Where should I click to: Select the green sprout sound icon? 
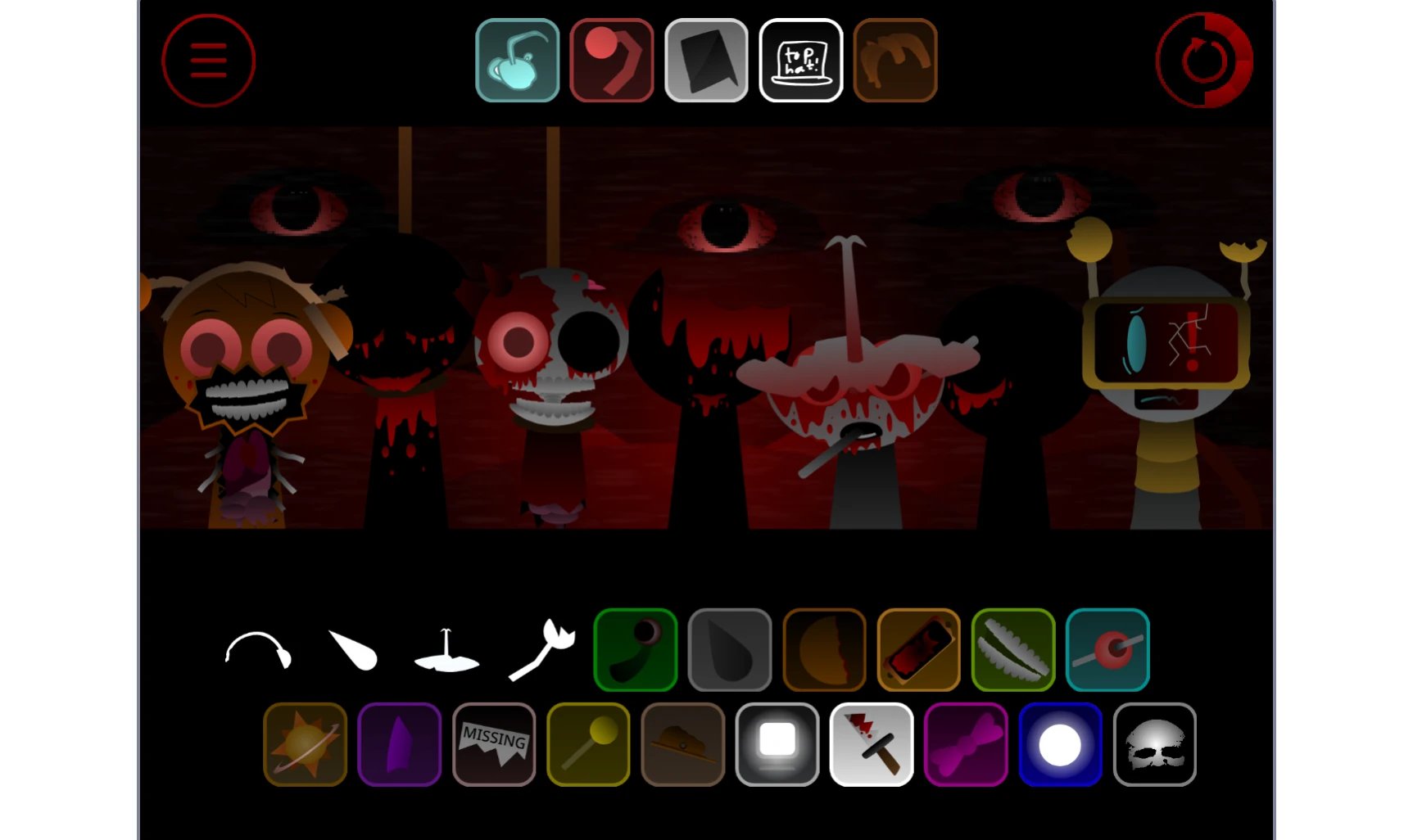click(635, 649)
